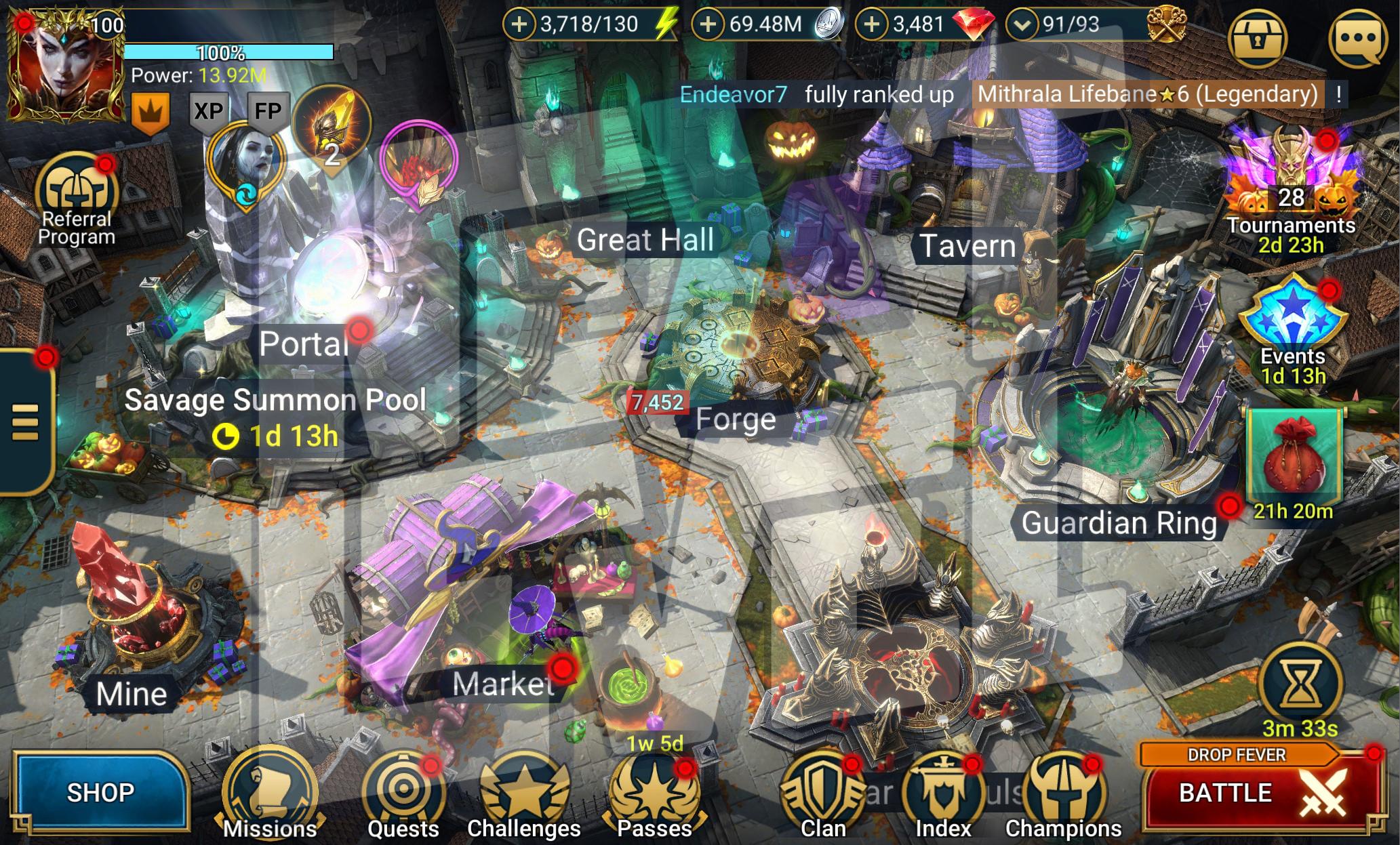1400x845 pixels.
Task: Open the red gift bag offer
Action: coord(1294,457)
